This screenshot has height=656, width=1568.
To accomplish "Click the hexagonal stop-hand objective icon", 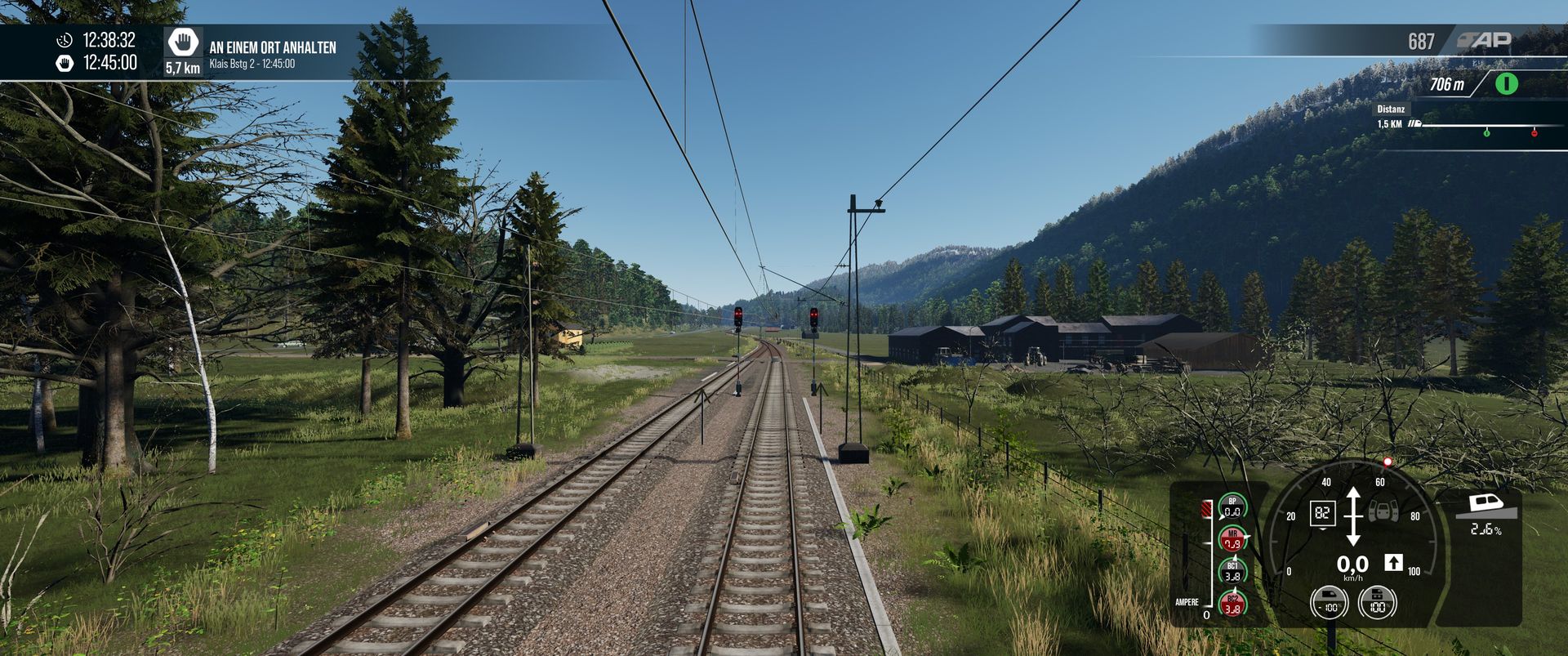I will [184, 42].
